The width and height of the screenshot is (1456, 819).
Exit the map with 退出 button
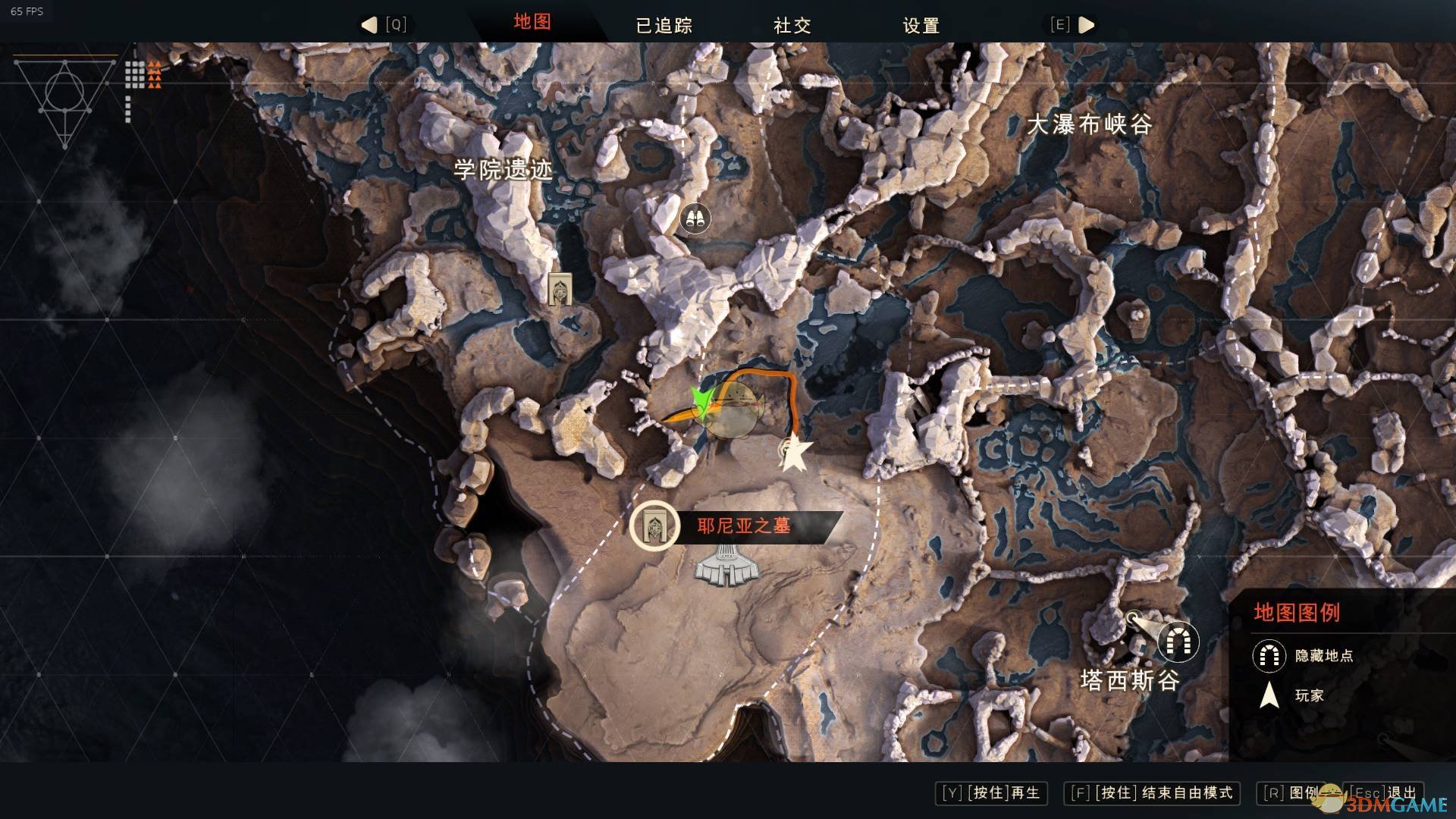coord(1385,793)
